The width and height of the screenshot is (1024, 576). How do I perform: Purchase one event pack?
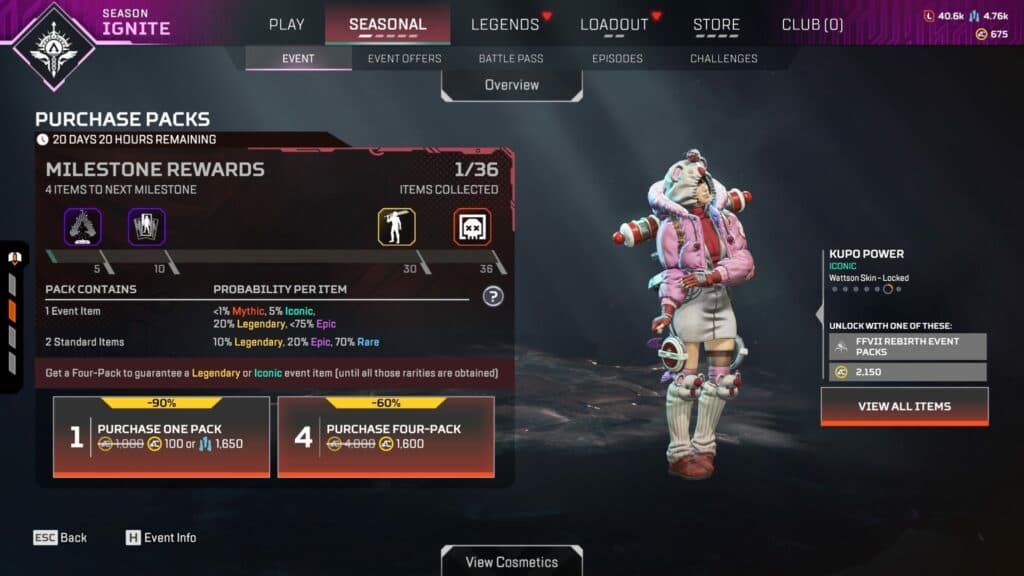(x=161, y=437)
